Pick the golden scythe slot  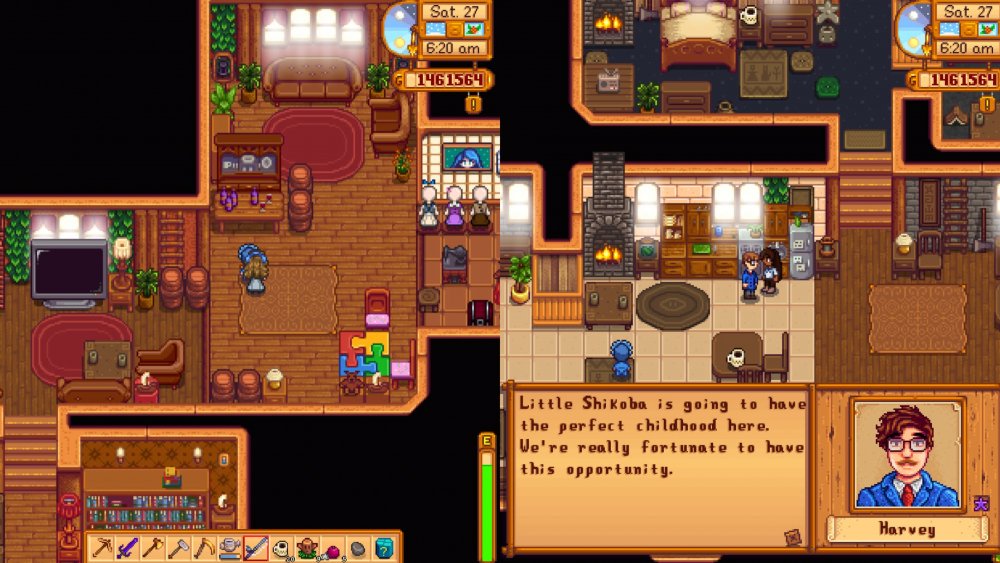tap(204, 548)
